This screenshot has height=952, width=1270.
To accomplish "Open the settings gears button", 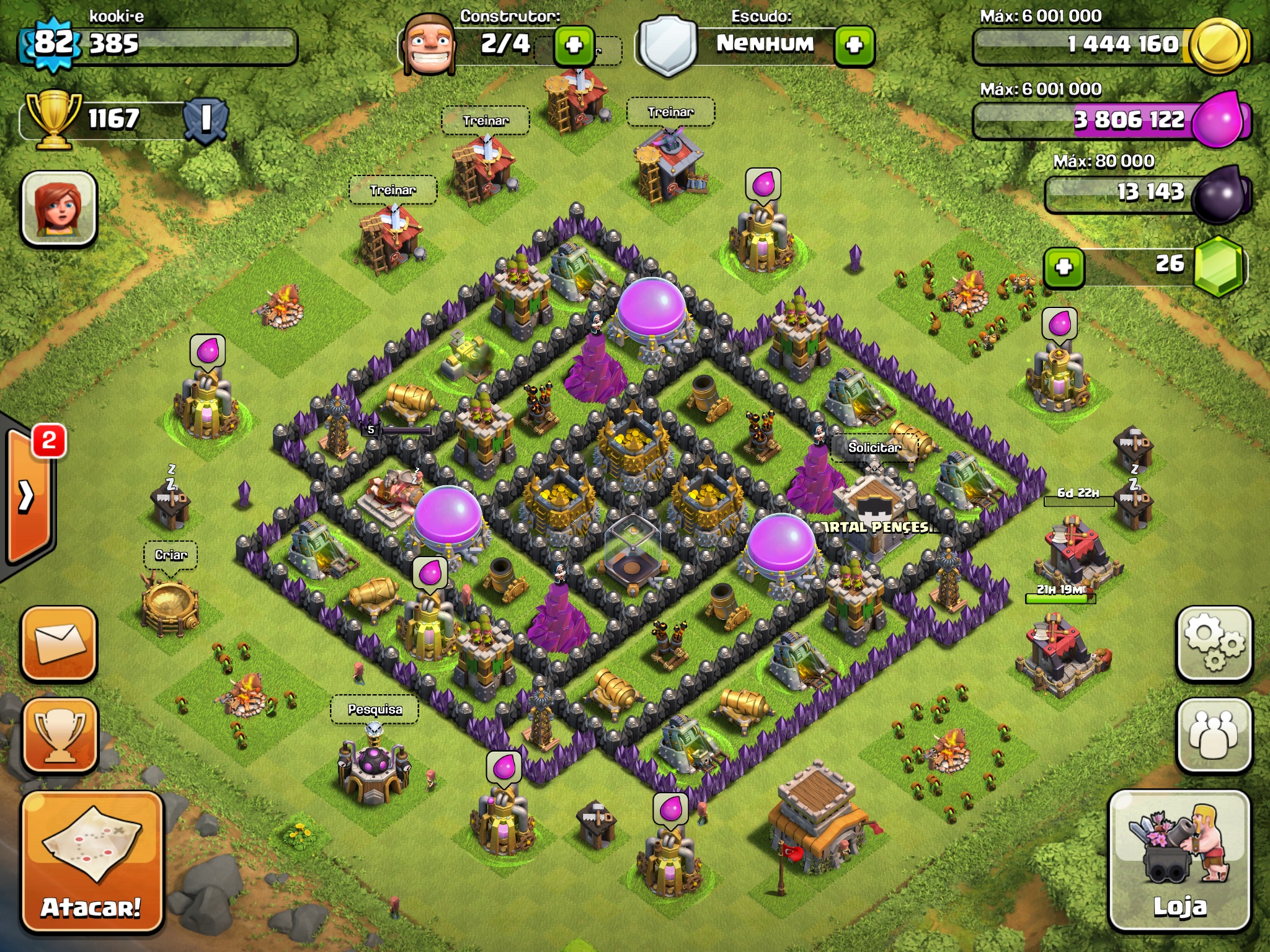I will (x=1214, y=645).
